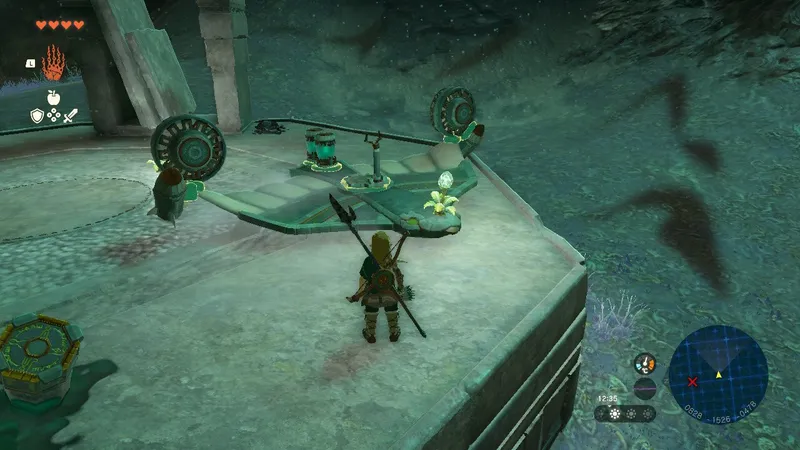Check the temperature gauge icon
The image size is (800, 450).
645,364
